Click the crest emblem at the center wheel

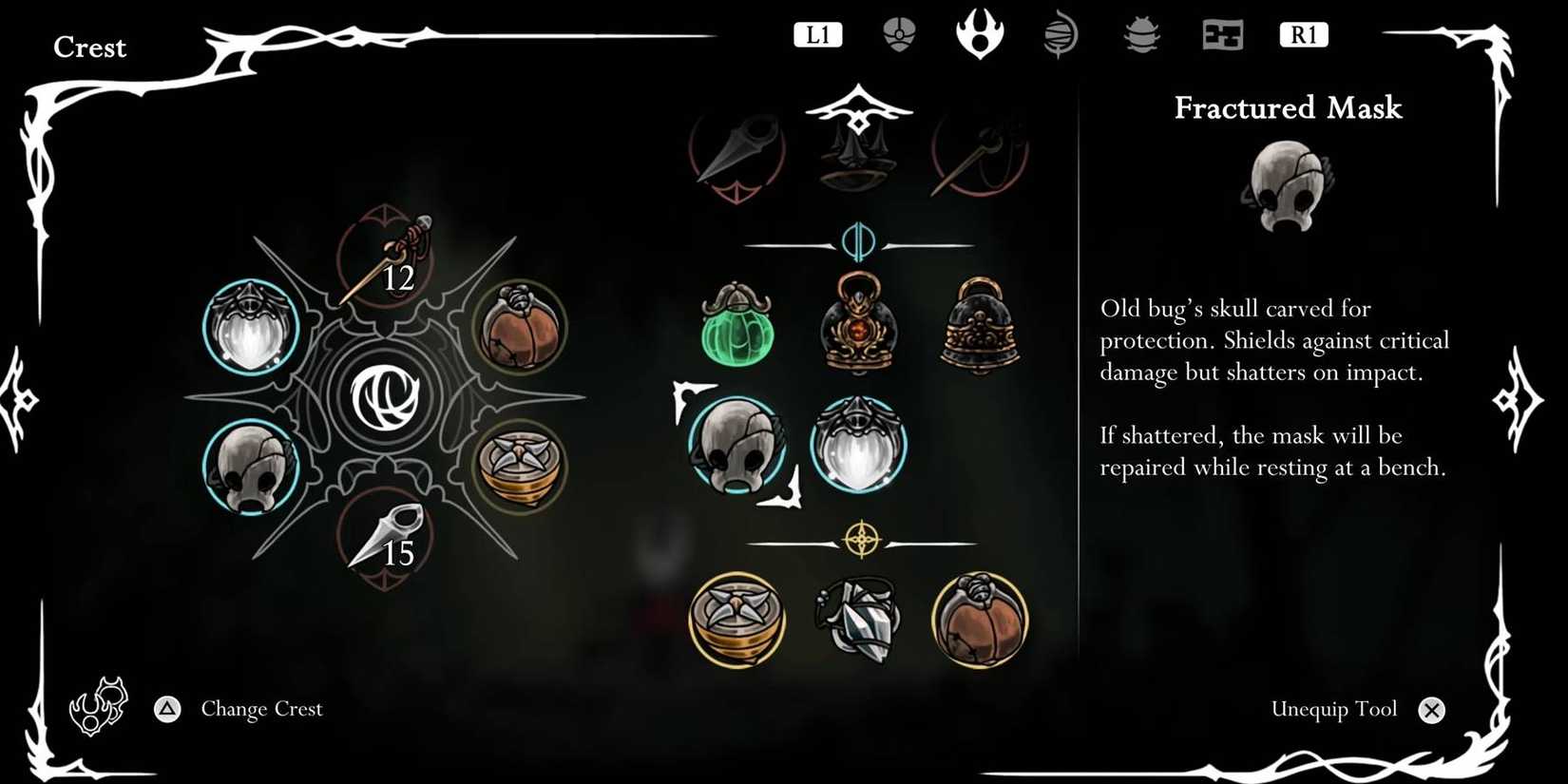pos(387,399)
